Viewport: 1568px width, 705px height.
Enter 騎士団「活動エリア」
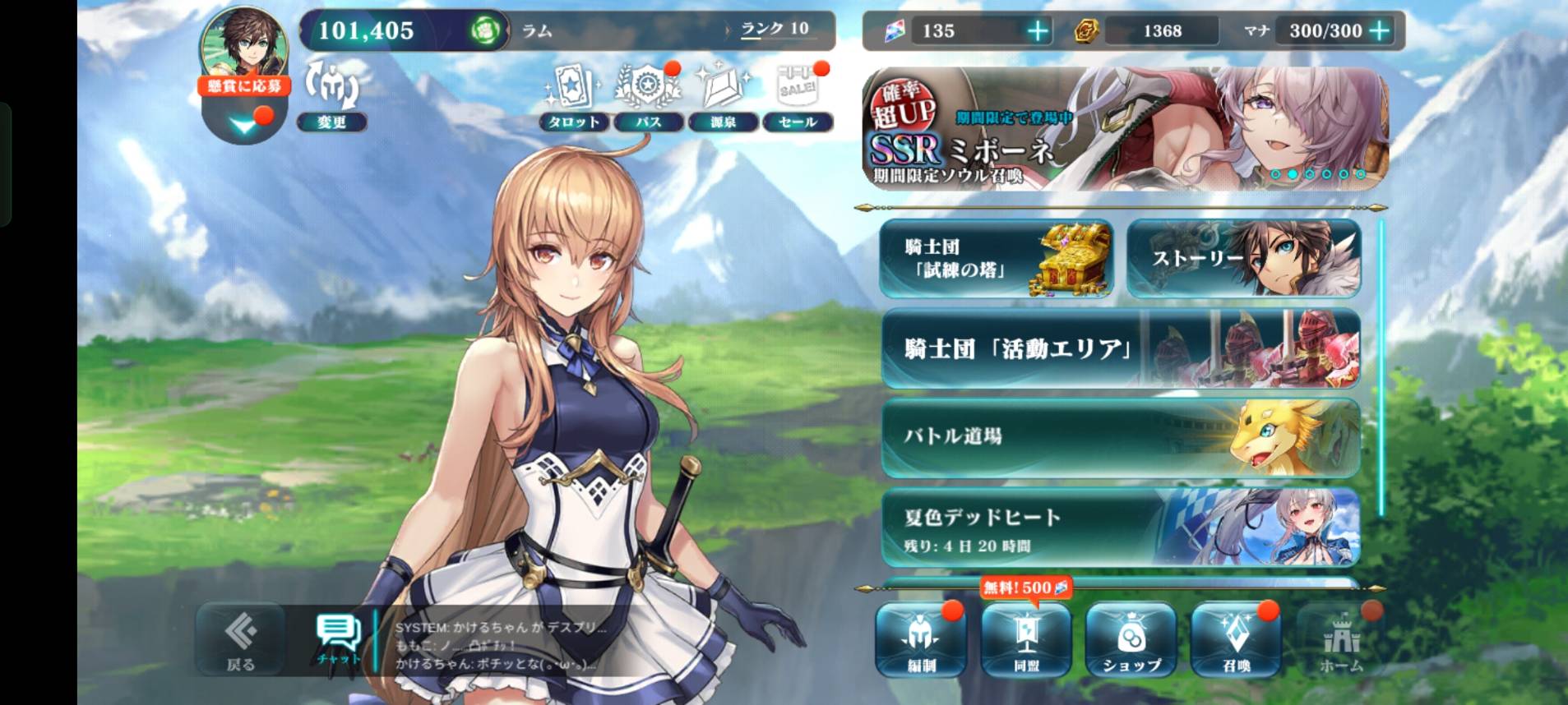pyautogui.click(x=1120, y=348)
